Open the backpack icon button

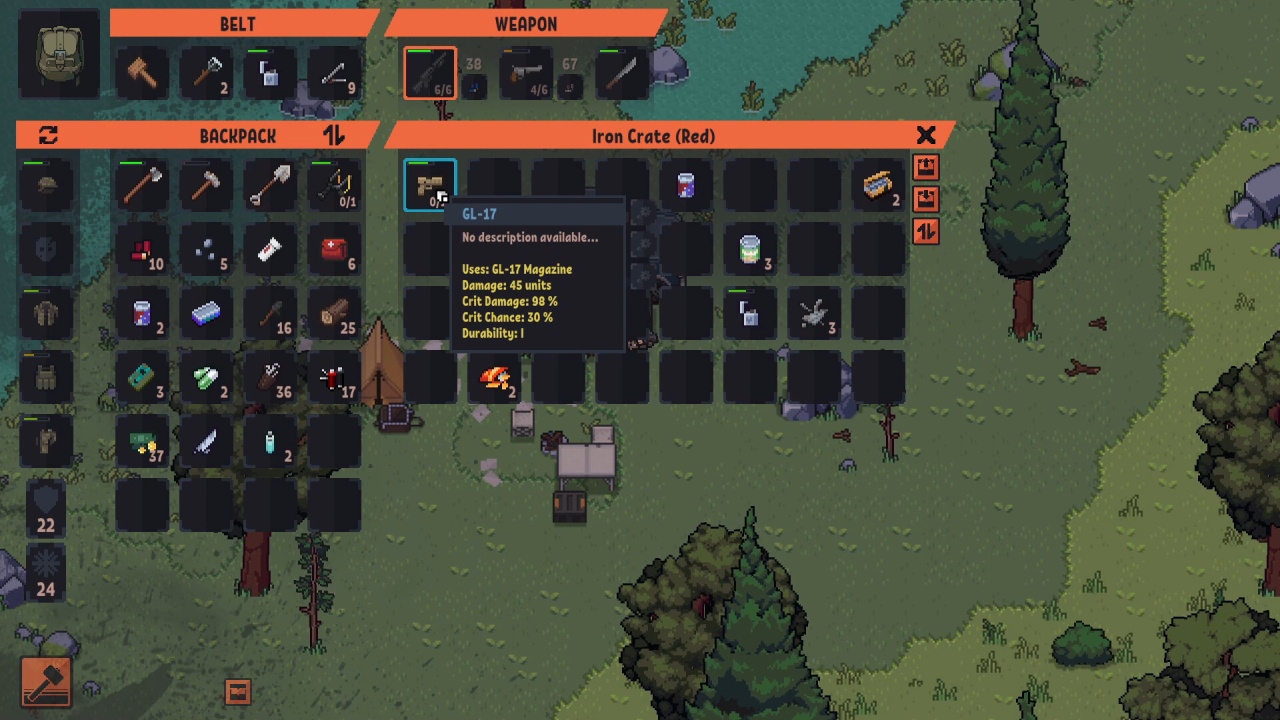pos(59,55)
